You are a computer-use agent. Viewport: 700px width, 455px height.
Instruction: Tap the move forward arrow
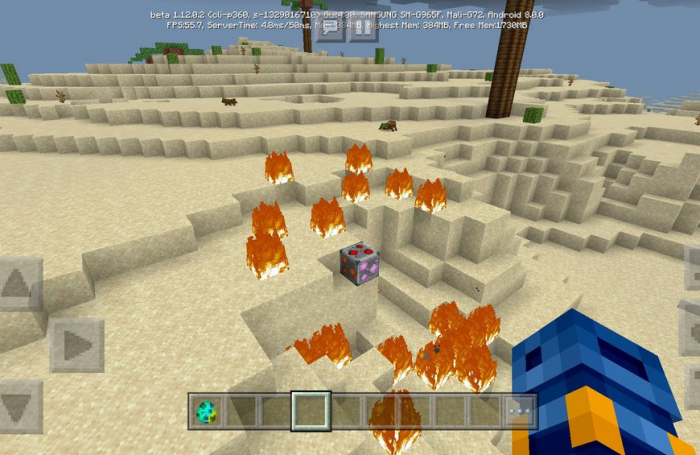pos(21,284)
